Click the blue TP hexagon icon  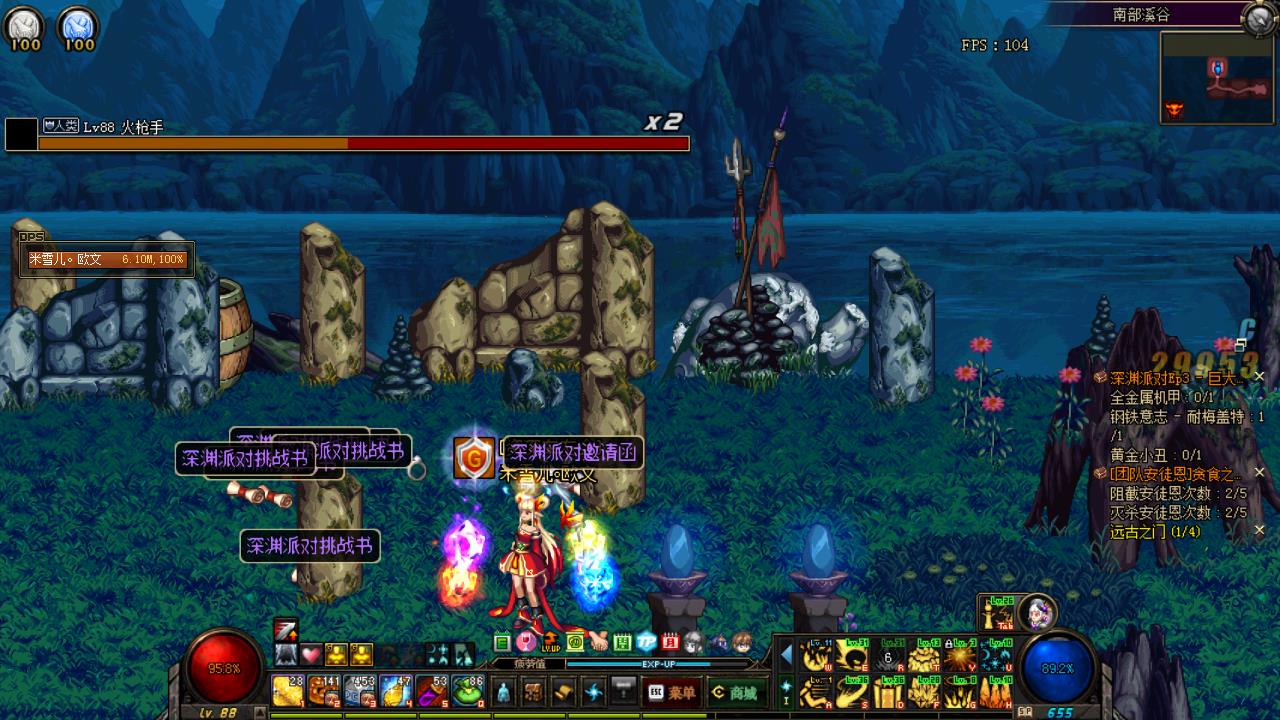click(x=647, y=642)
